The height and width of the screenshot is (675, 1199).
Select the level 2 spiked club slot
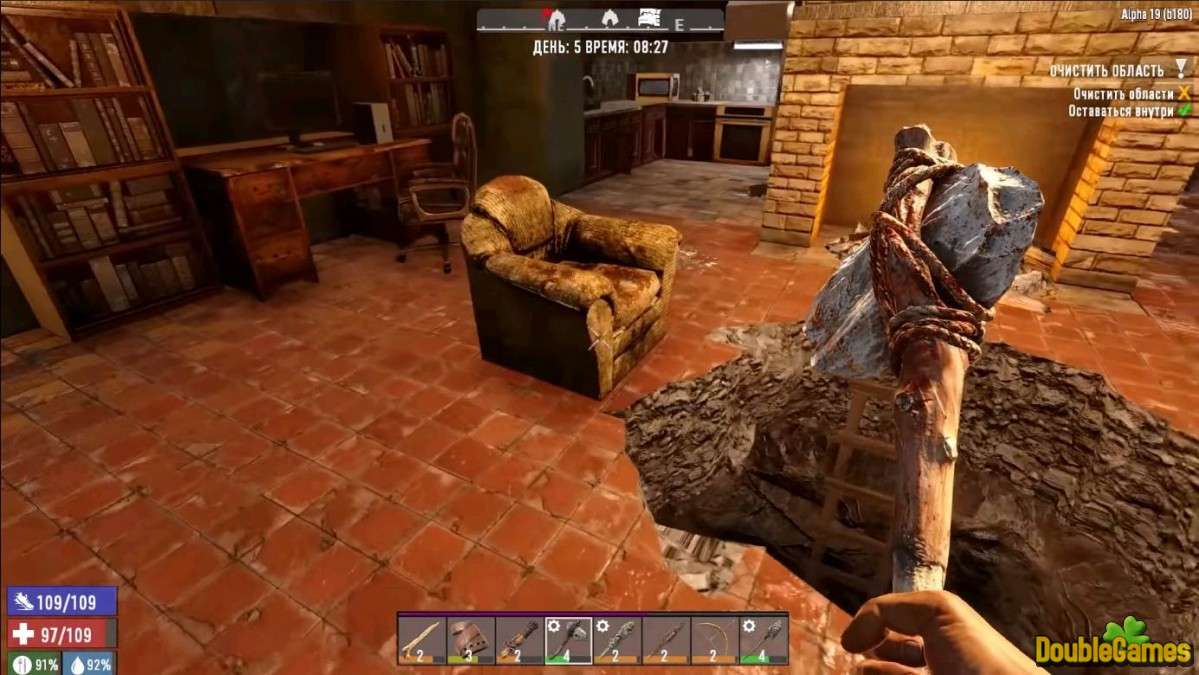(617, 639)
